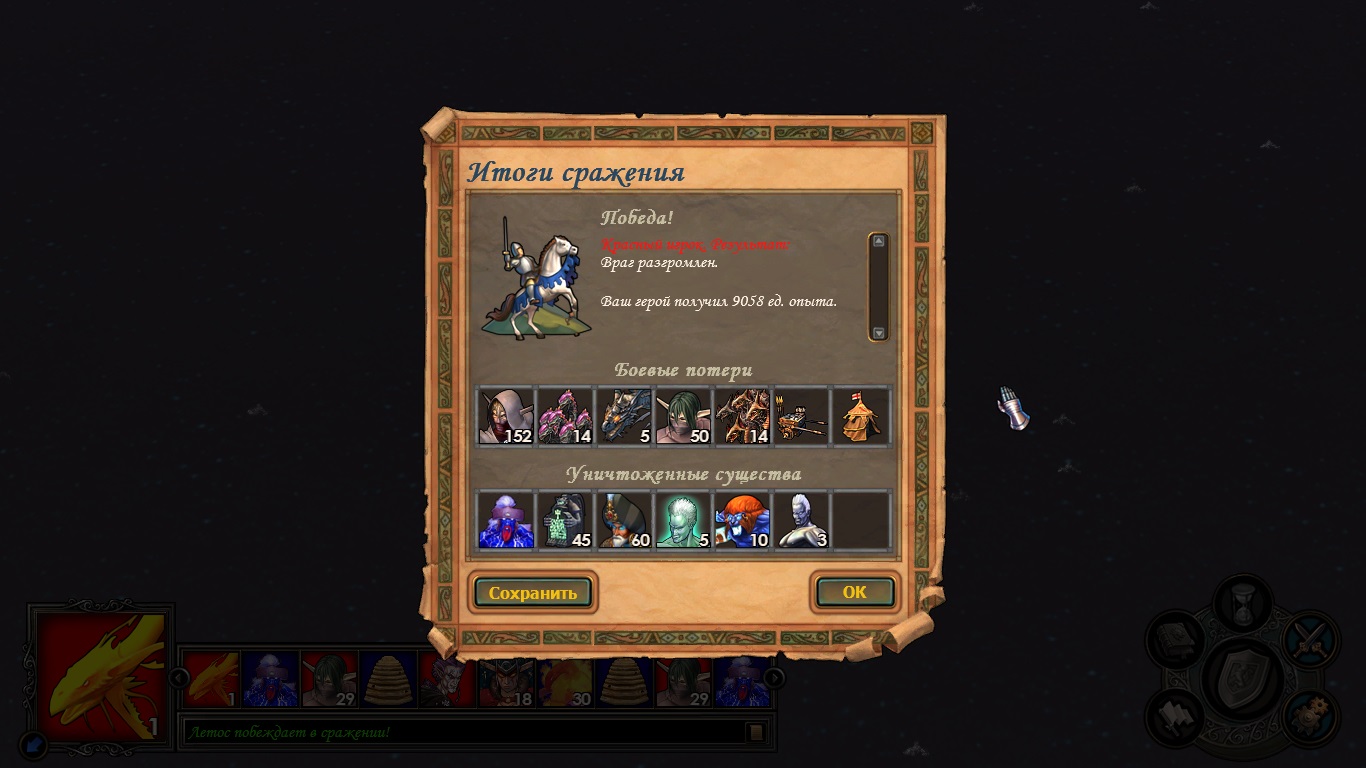This screenshot has height=768, width=1366.
Task: Select the destroyed silver titan slot
Action: tap(801, 521)
